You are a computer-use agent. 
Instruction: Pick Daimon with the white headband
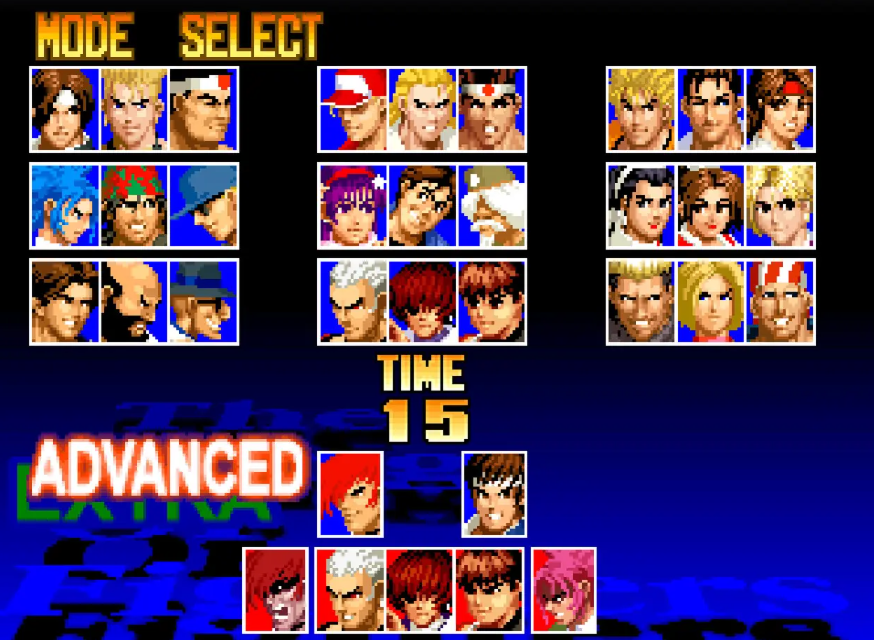coord(203,110)
